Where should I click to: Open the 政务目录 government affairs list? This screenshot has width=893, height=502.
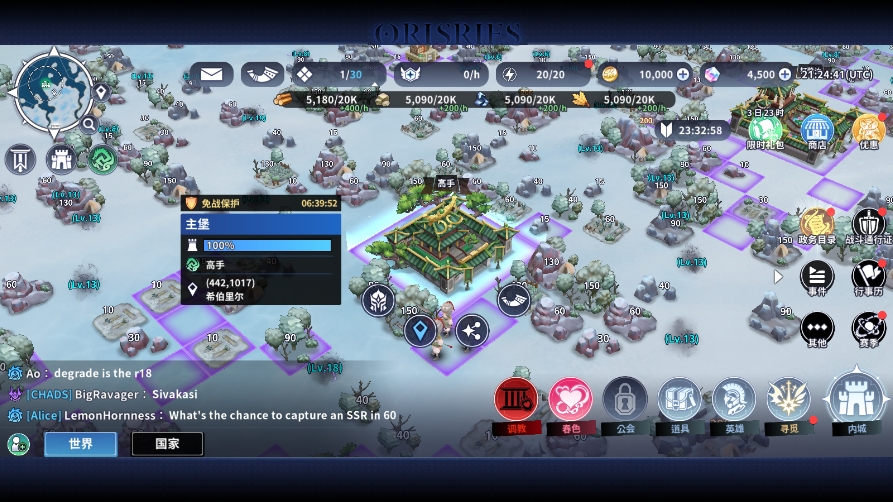(x=816, y=226)
